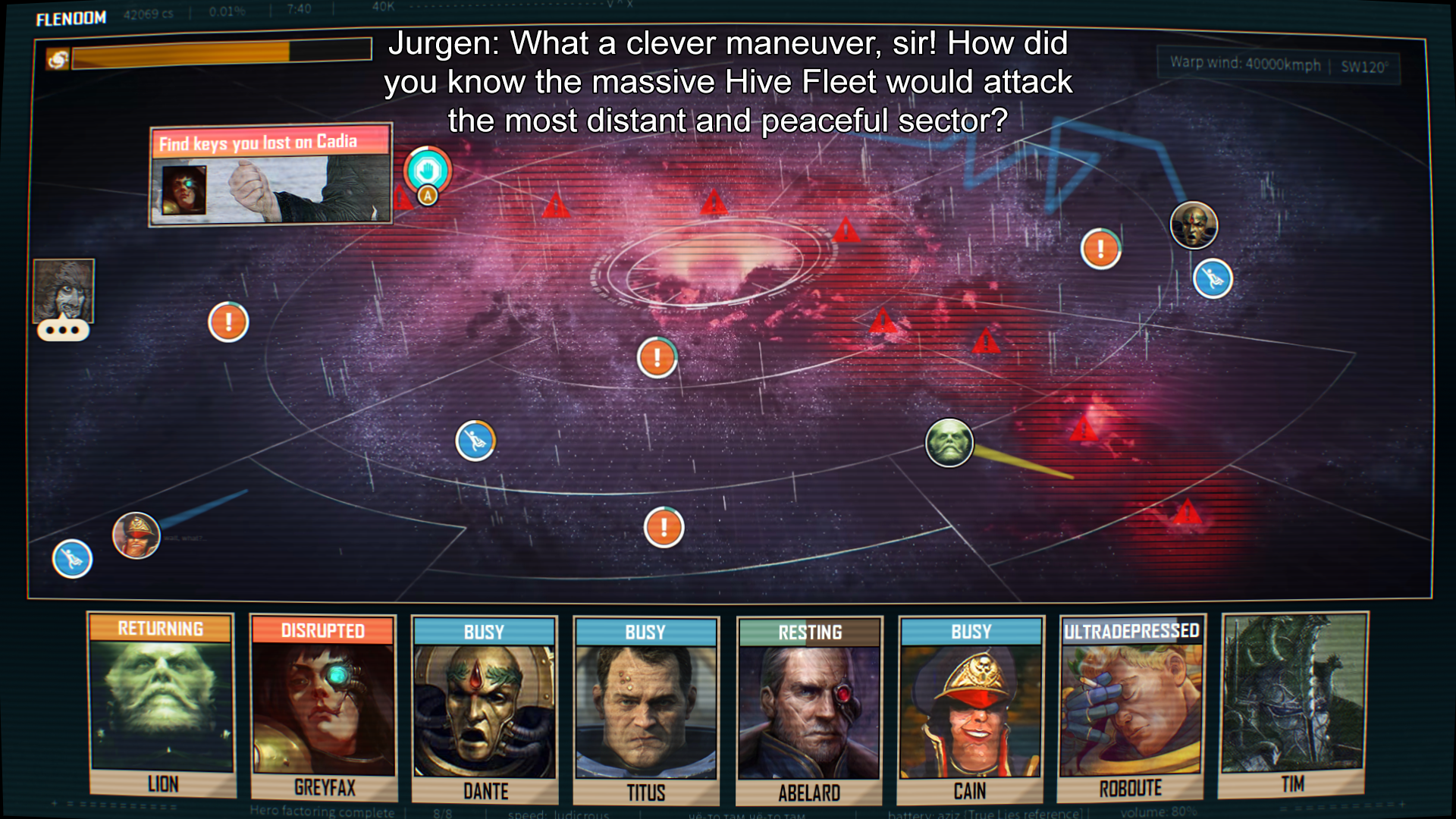Pick the Dante hero card

coord(485,710)
